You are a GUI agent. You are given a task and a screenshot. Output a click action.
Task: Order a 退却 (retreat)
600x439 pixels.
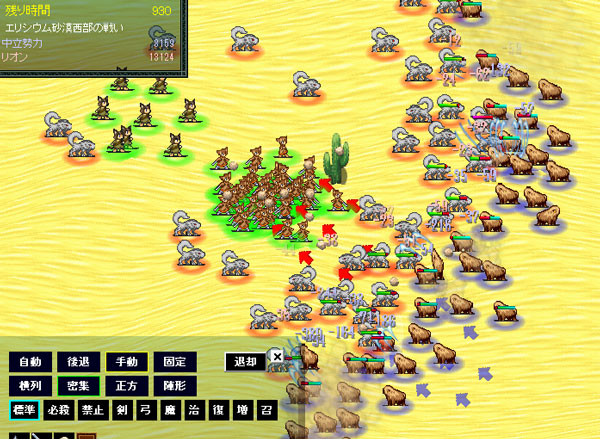click(245, 362)
